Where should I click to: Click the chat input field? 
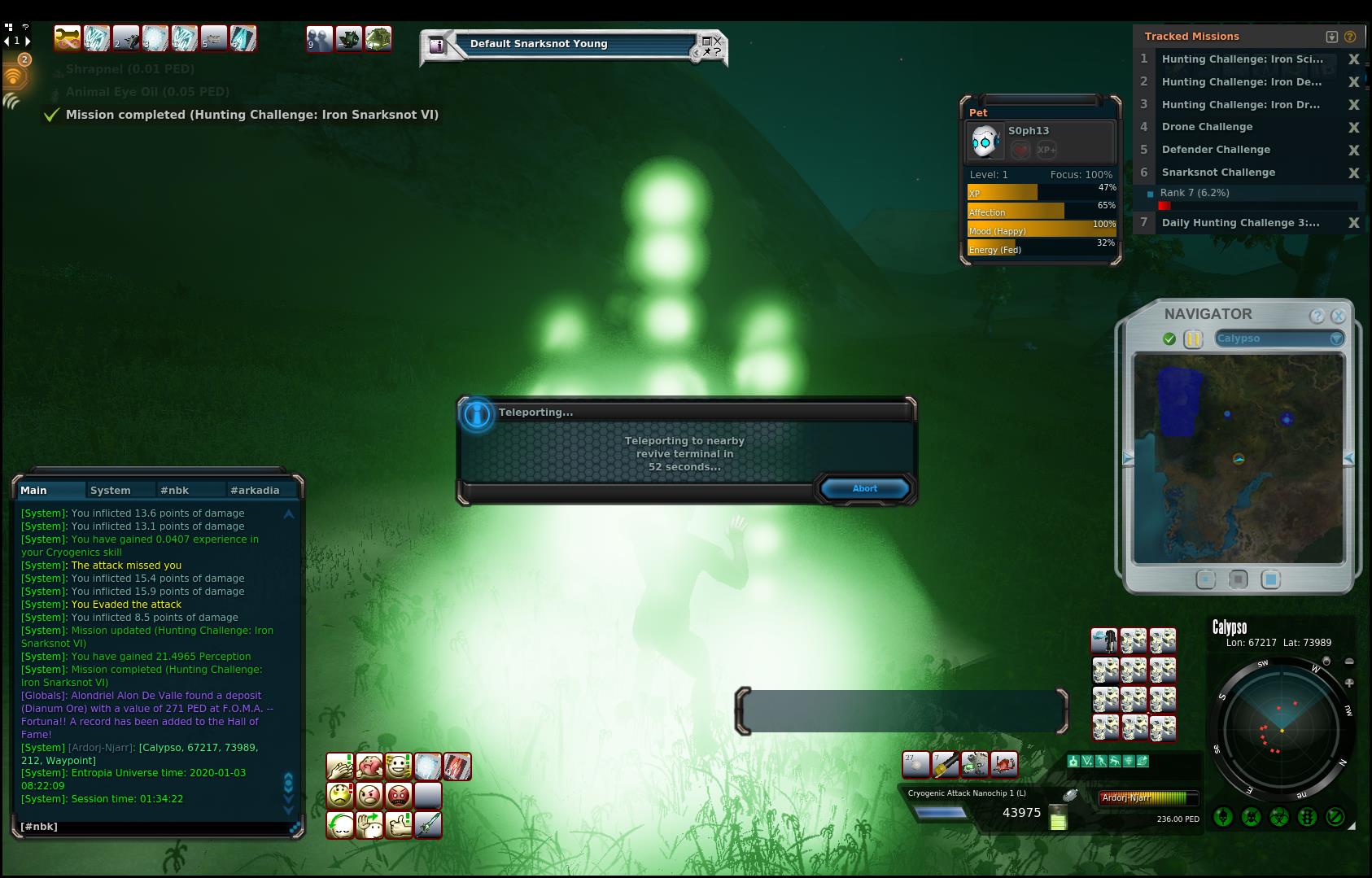pos(155,826)
